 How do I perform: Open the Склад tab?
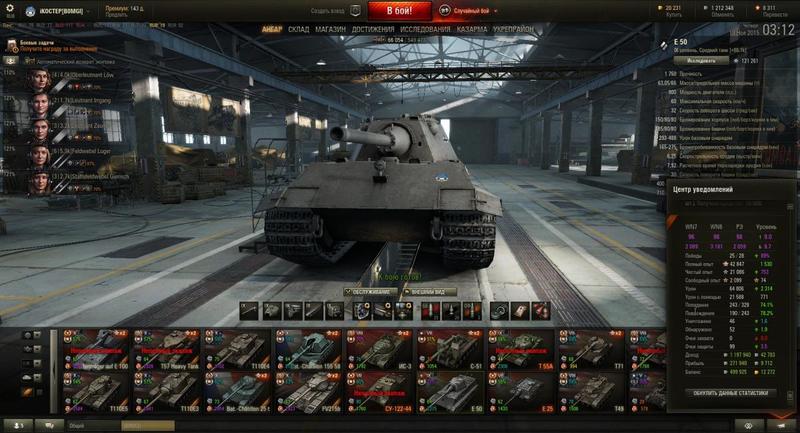coord(298,29)
